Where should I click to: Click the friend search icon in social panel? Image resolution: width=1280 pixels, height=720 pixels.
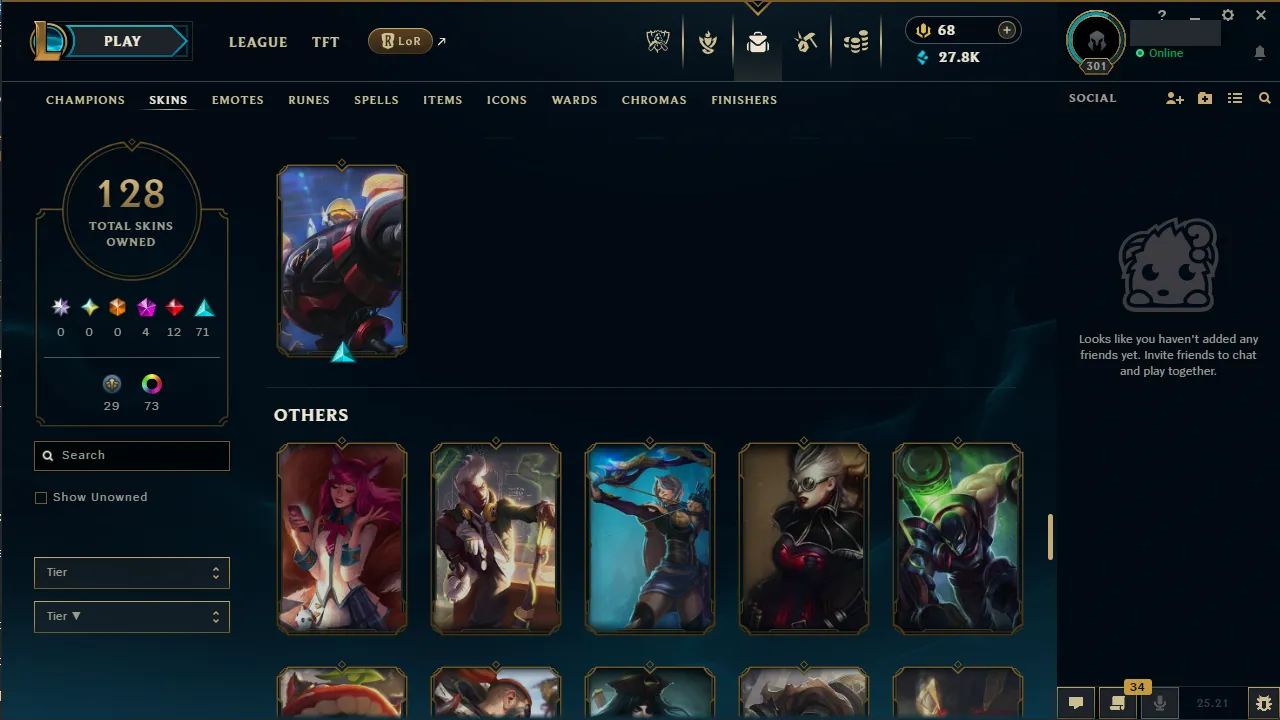(1264, 98)
